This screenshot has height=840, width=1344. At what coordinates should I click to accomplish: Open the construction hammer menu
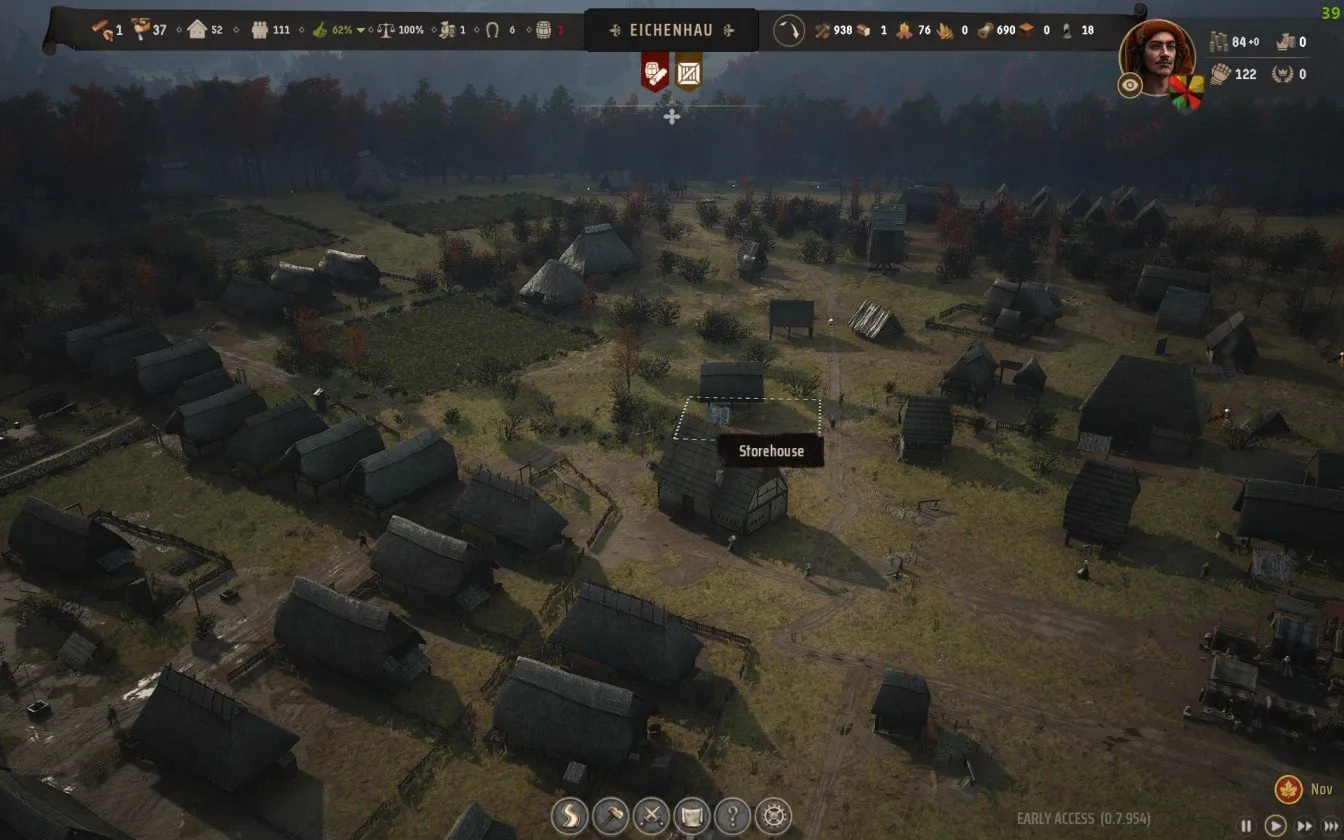[610, 813]
